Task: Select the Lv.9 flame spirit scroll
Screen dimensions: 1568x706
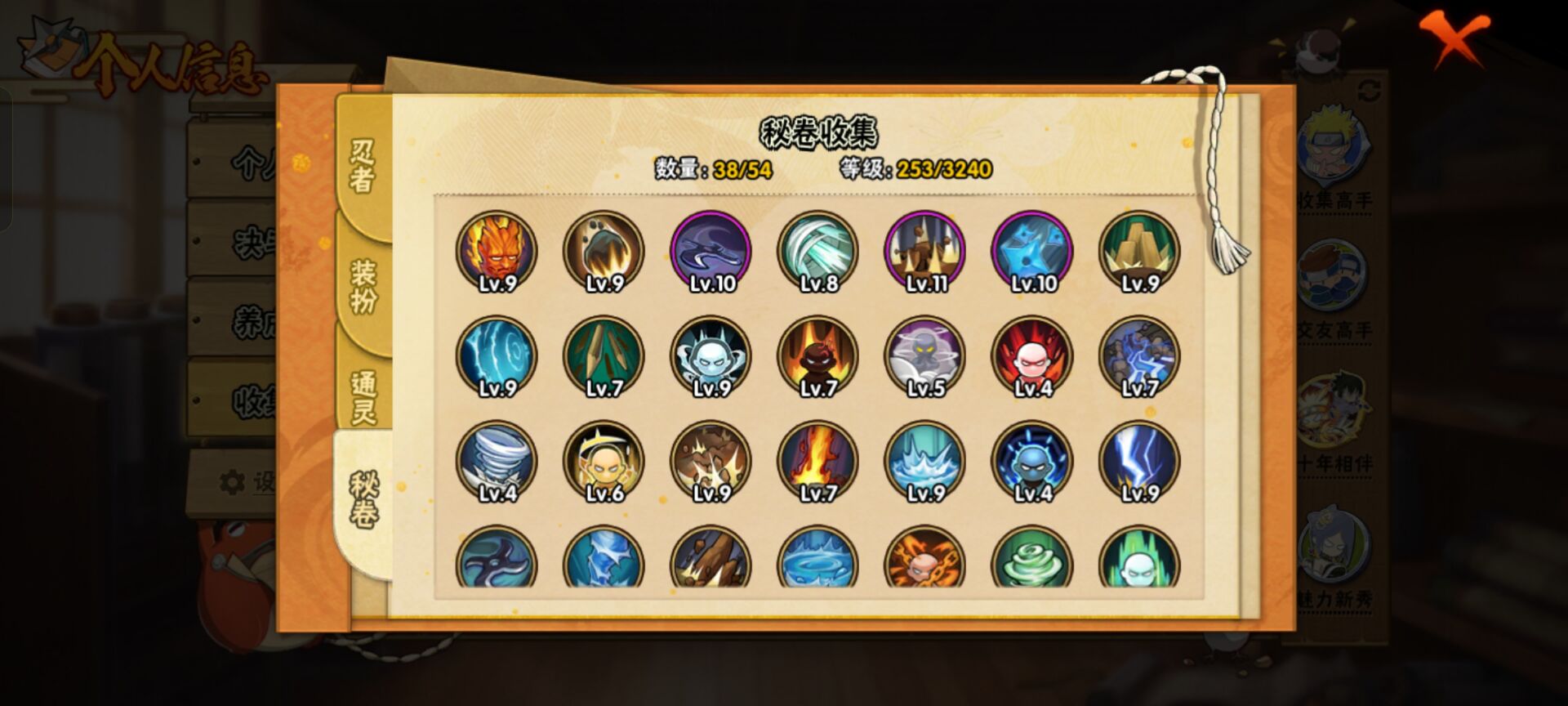Action: (x=497, y=251)
